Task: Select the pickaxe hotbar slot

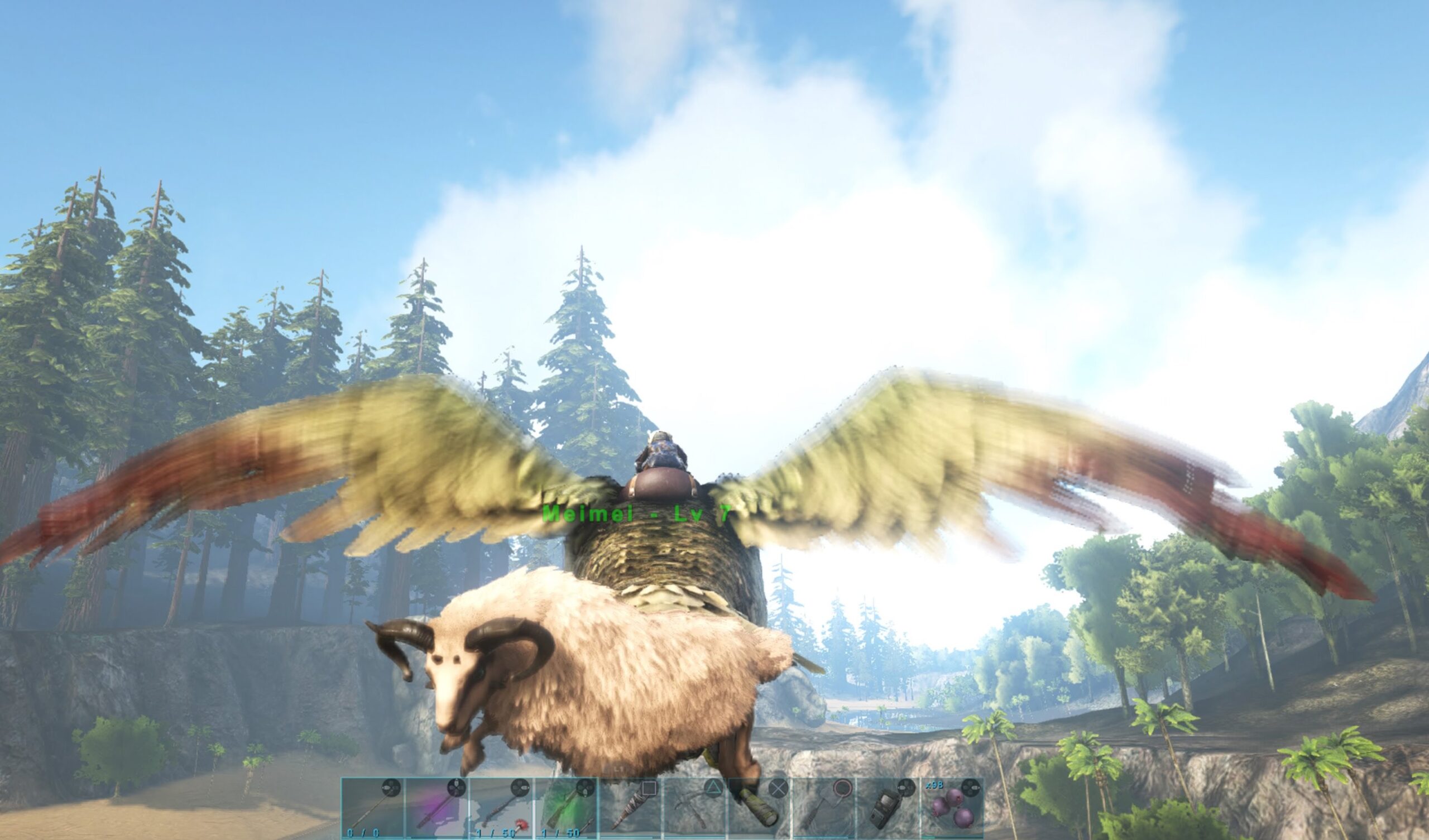Action: click(x=696, y=808)
